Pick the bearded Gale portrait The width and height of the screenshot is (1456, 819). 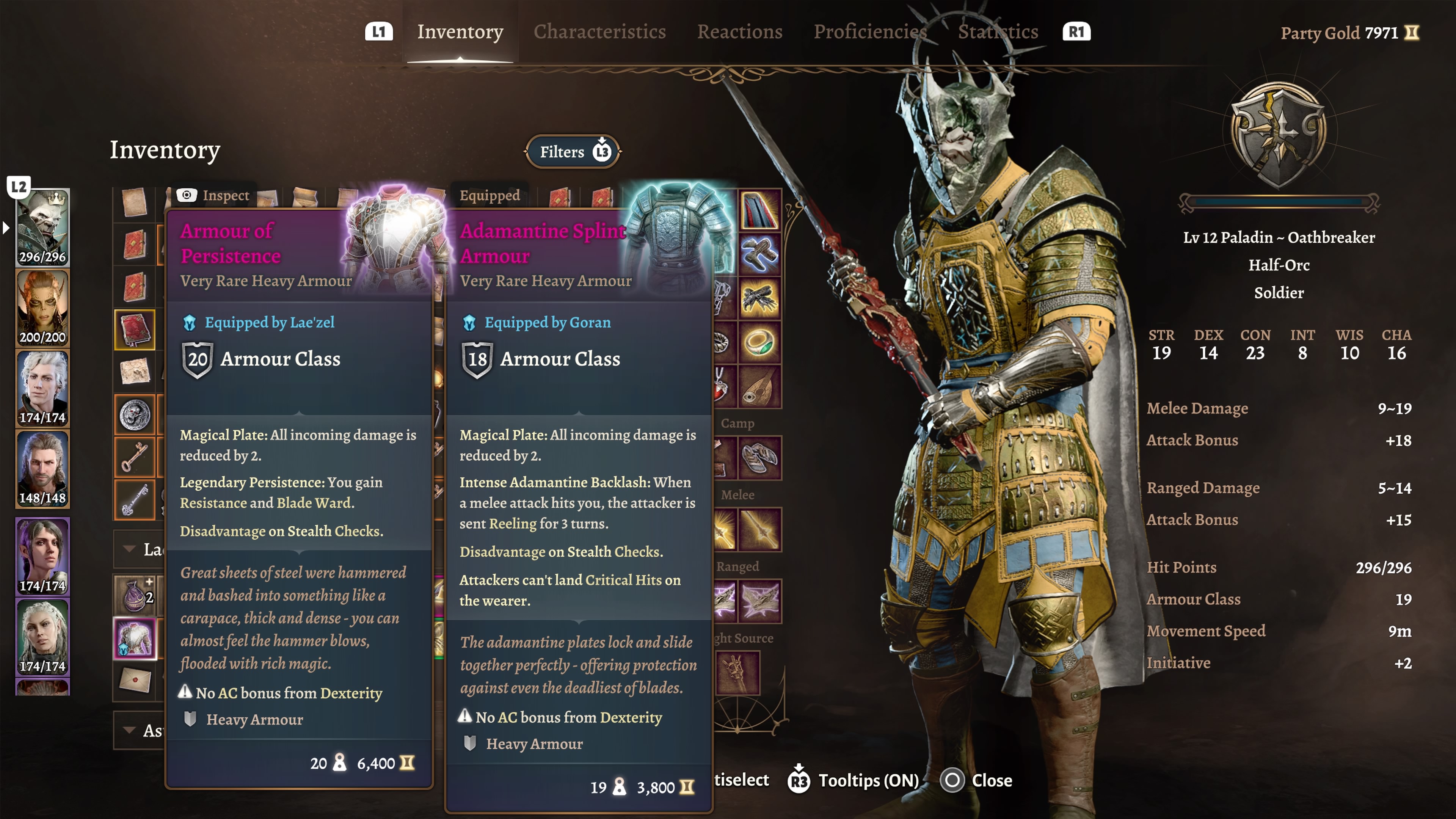coord(42,468)
